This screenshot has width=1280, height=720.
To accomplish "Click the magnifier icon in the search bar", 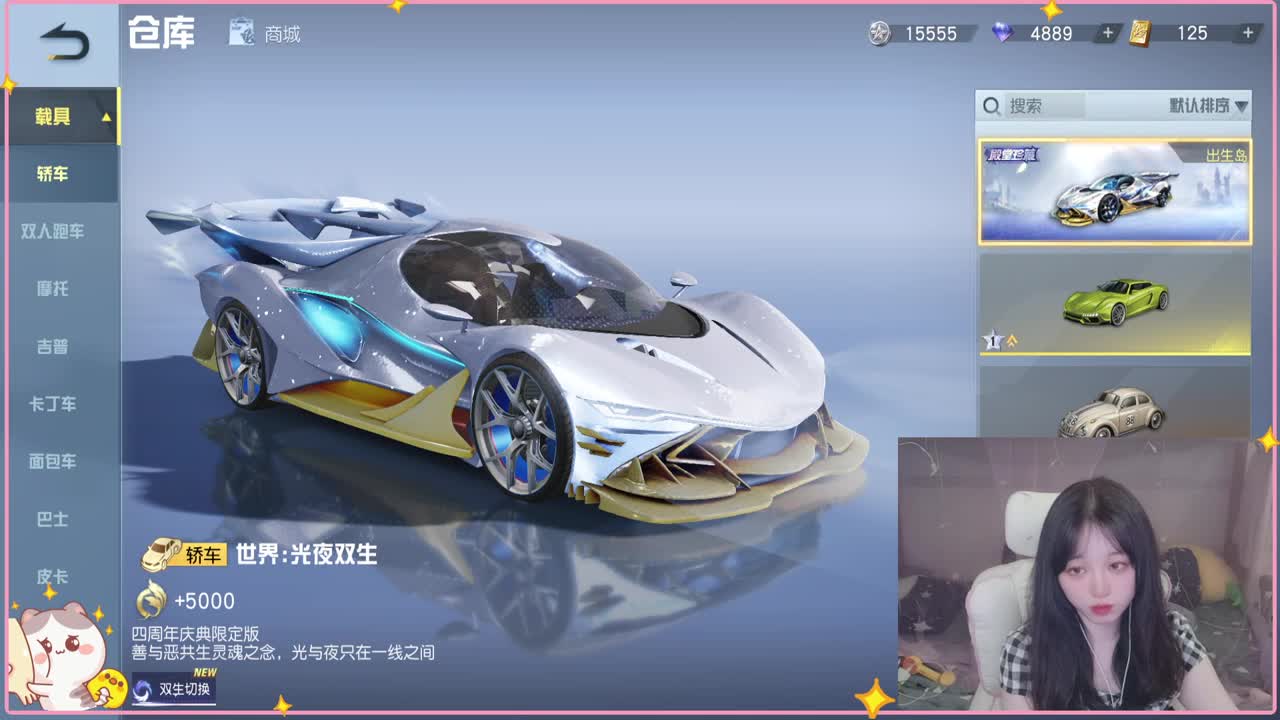I will [x=993, y=103].
